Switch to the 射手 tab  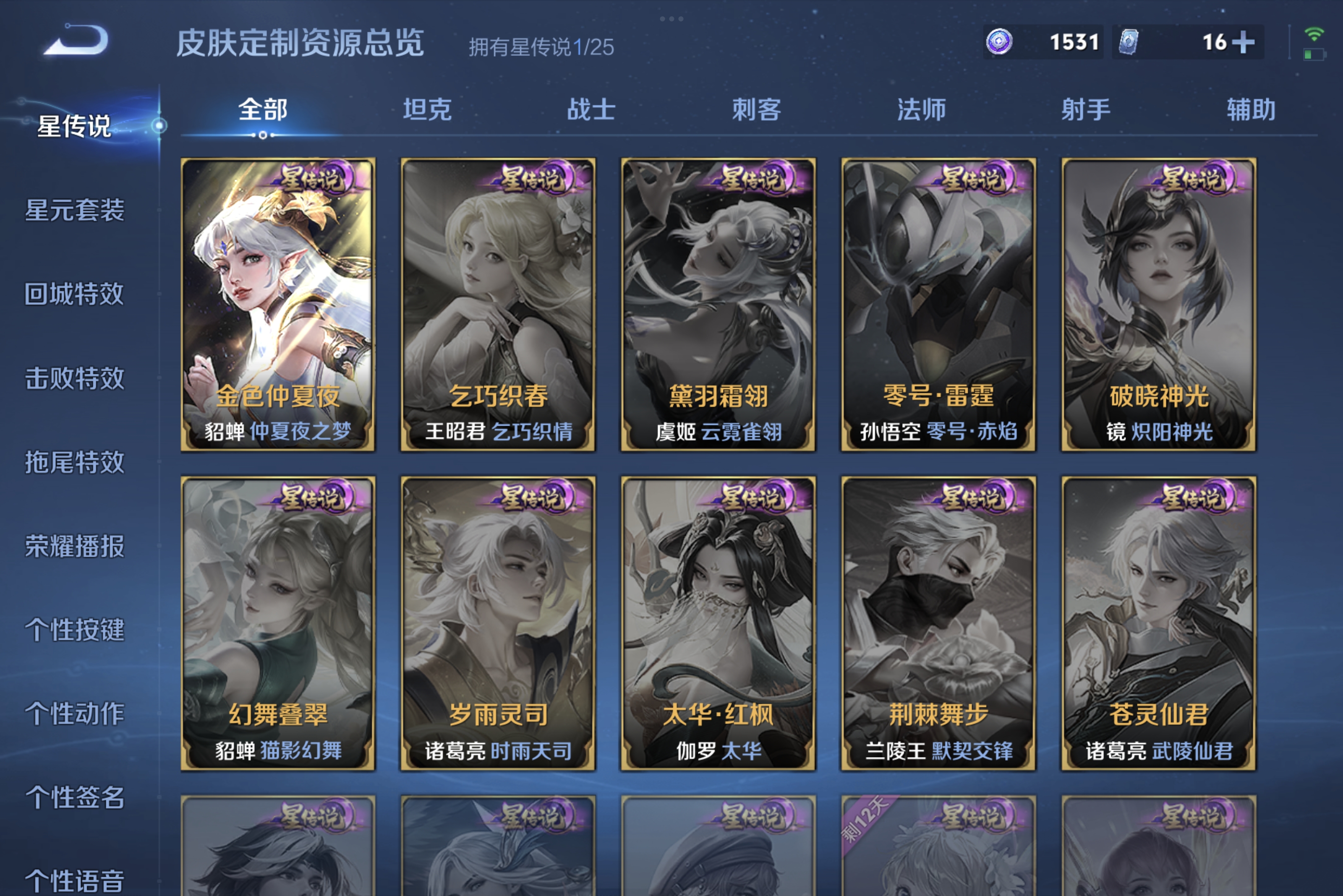point(1086,110)
